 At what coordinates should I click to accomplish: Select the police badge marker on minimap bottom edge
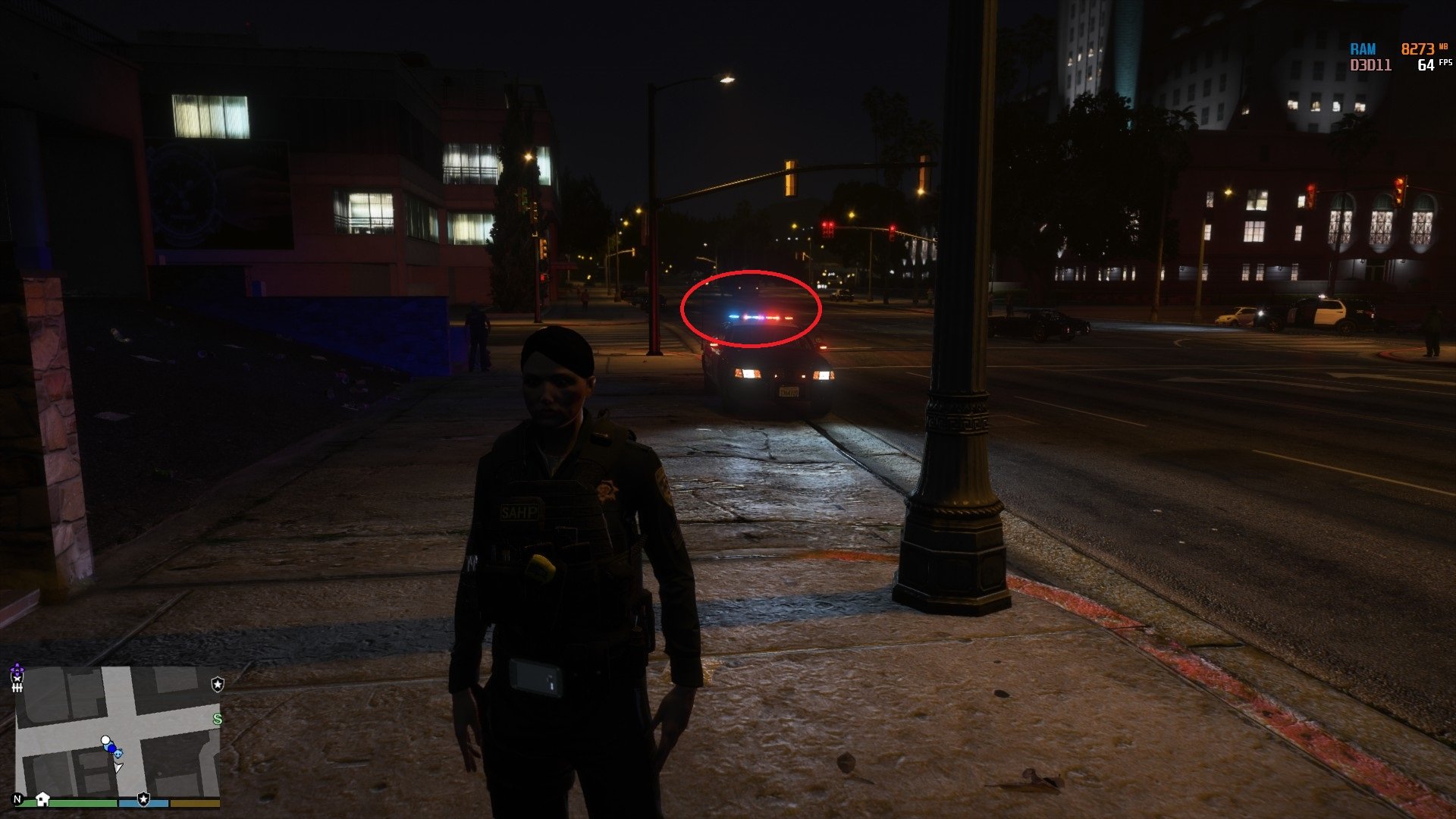pos(143,799)
